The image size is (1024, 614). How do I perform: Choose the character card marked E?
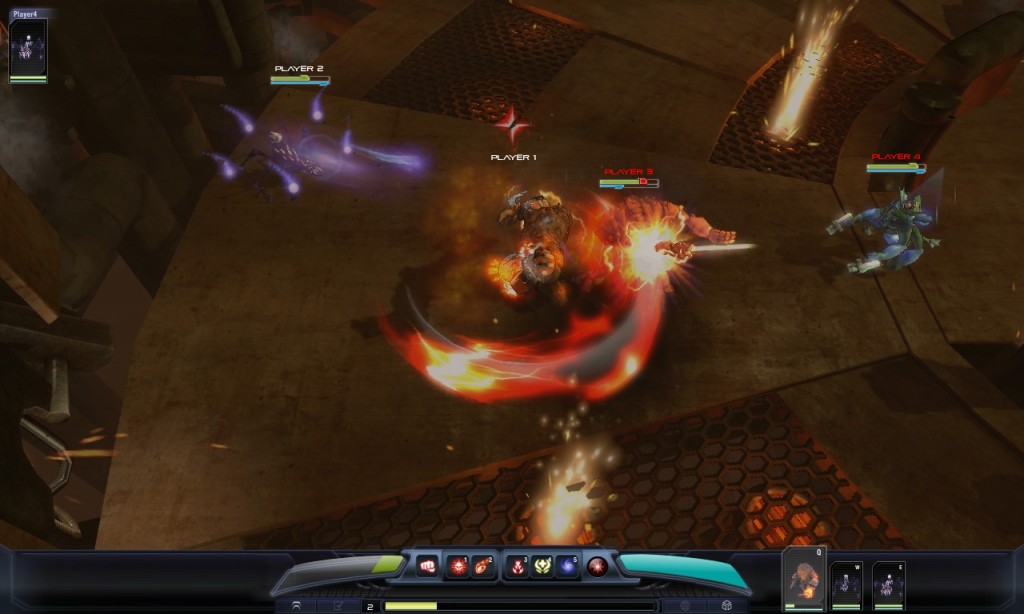[x=888, y=584]
